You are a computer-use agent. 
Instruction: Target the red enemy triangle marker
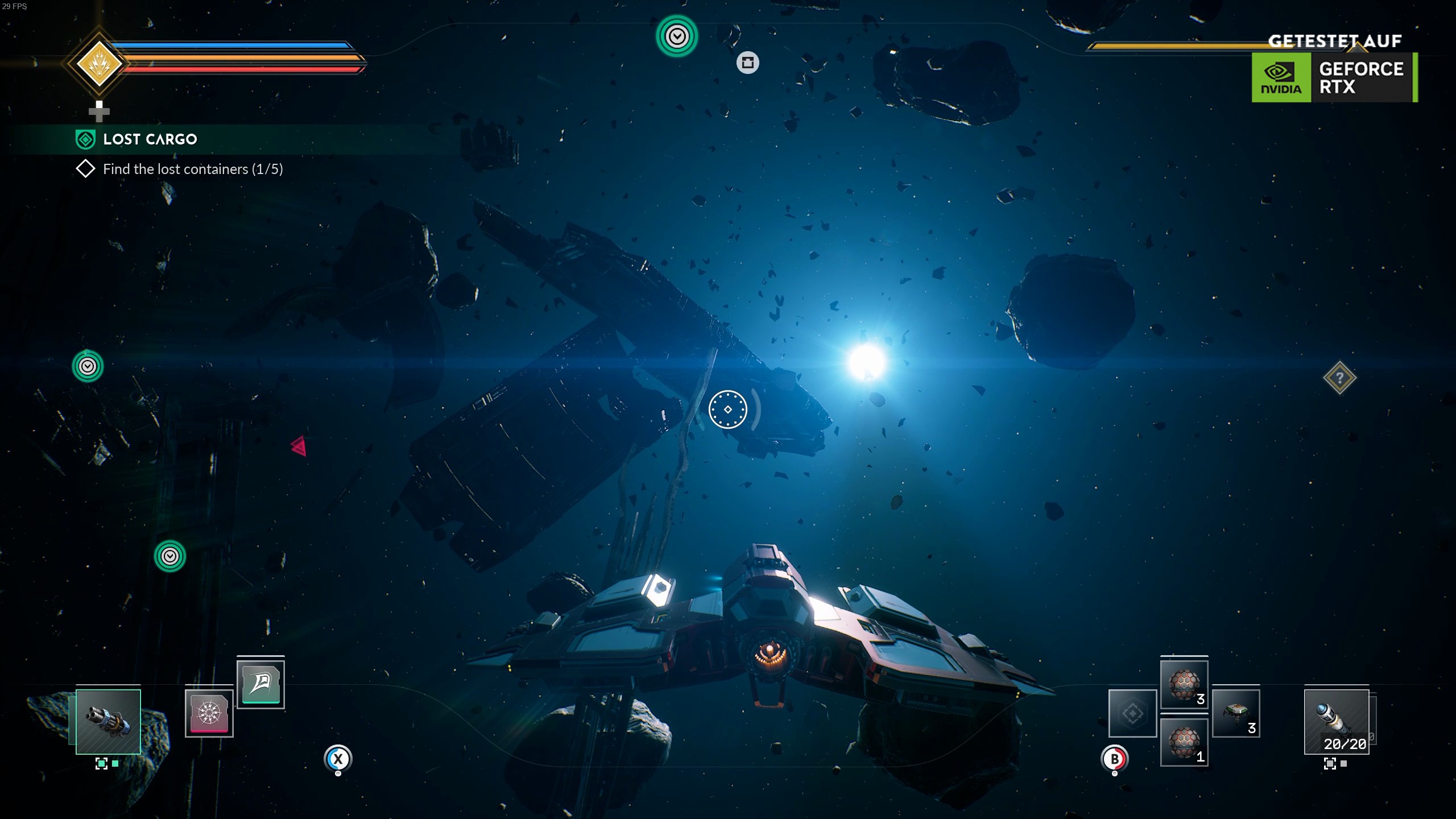[x=299, y=446]
